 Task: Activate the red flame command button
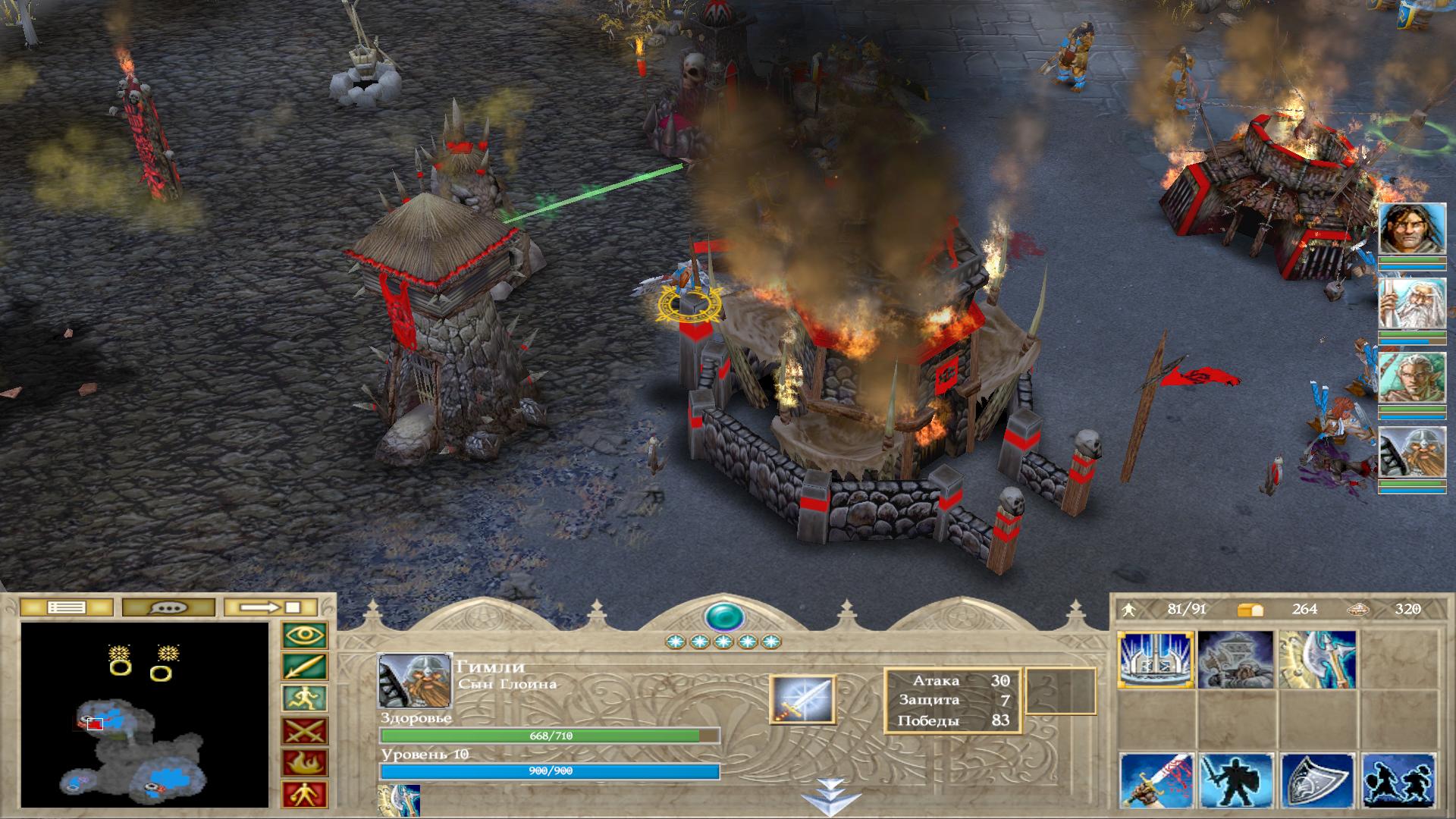point(304,763)
